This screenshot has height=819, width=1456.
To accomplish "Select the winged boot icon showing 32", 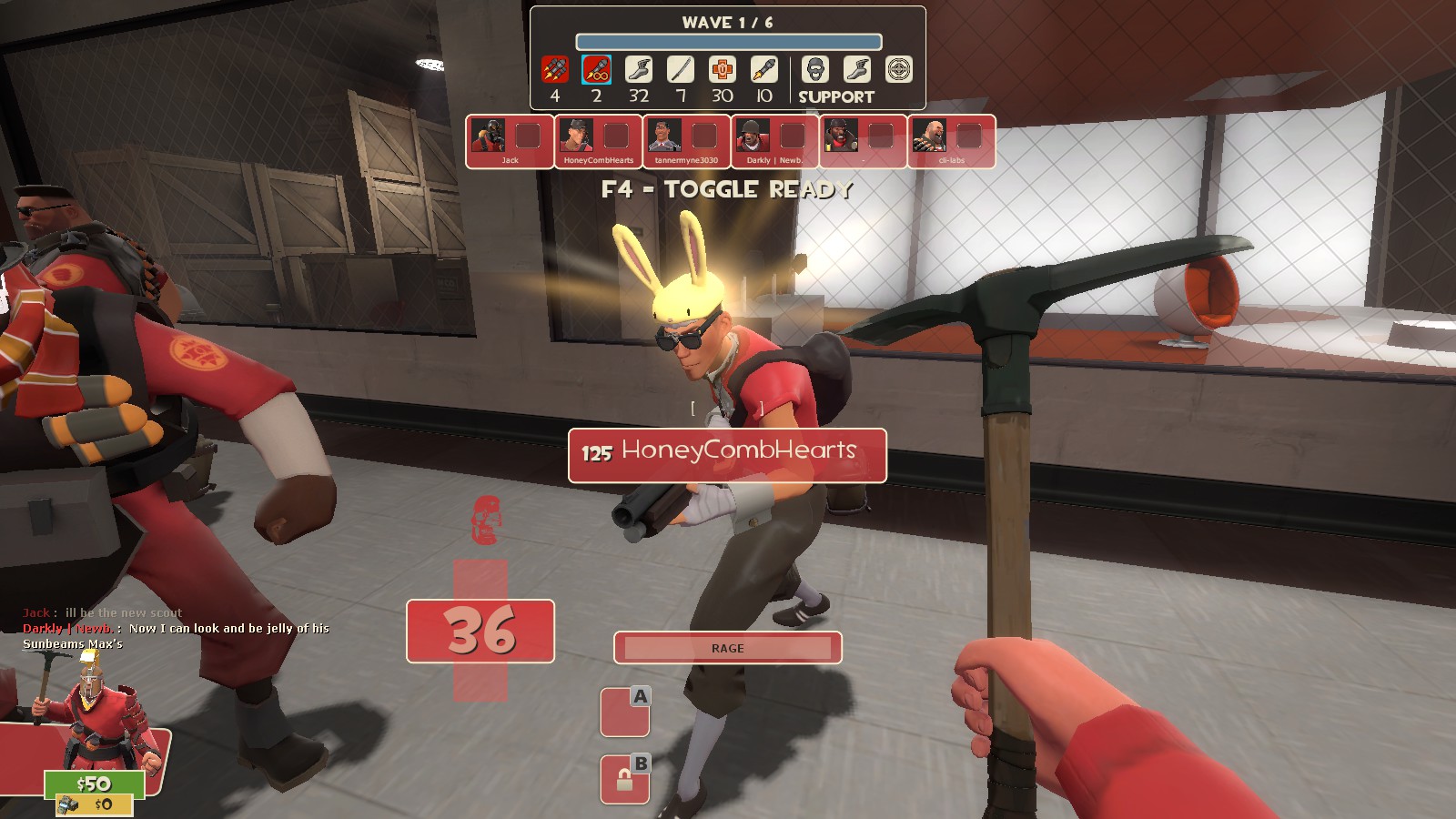I will (x=639, y=70).
